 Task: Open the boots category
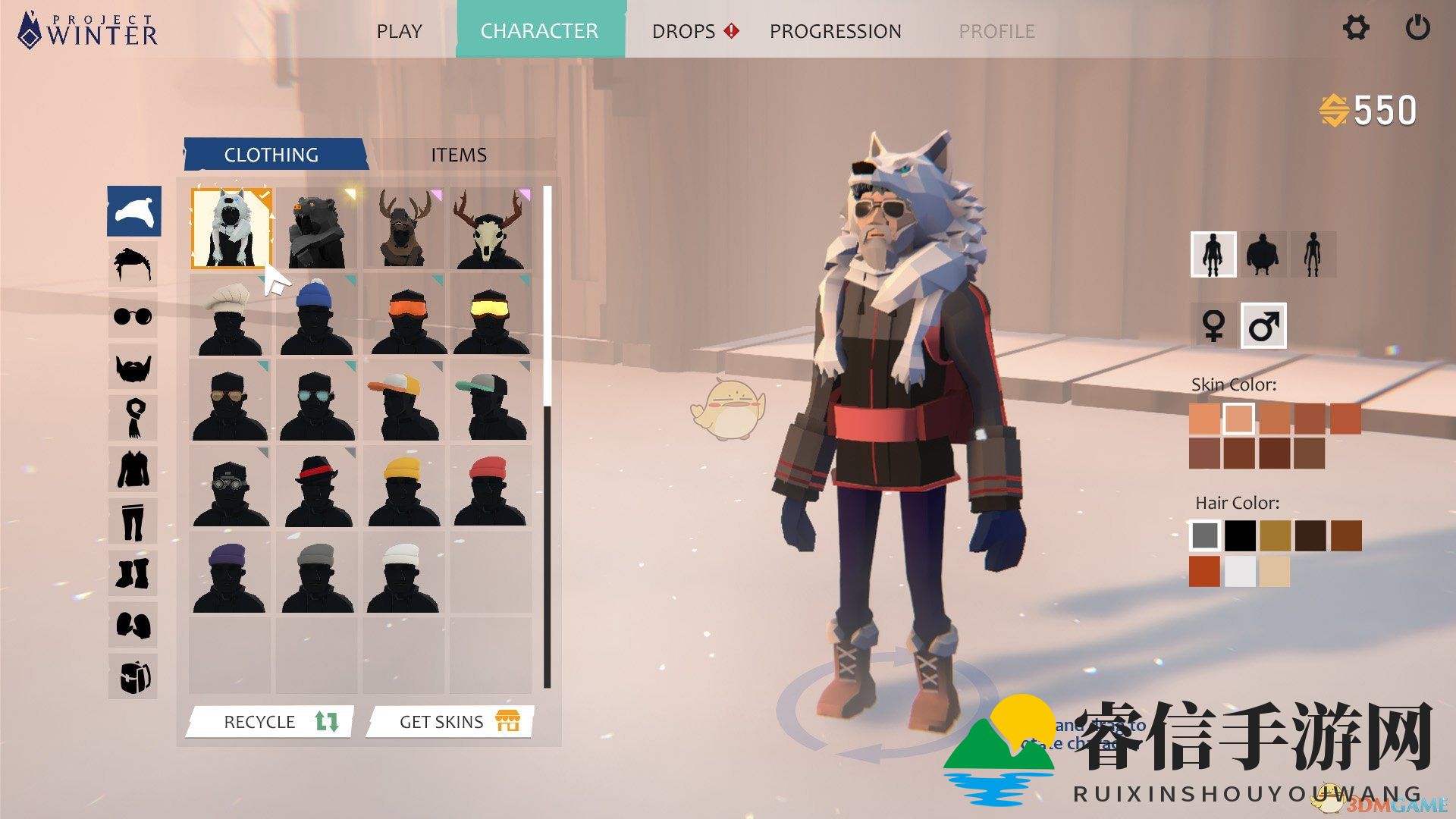133,573
